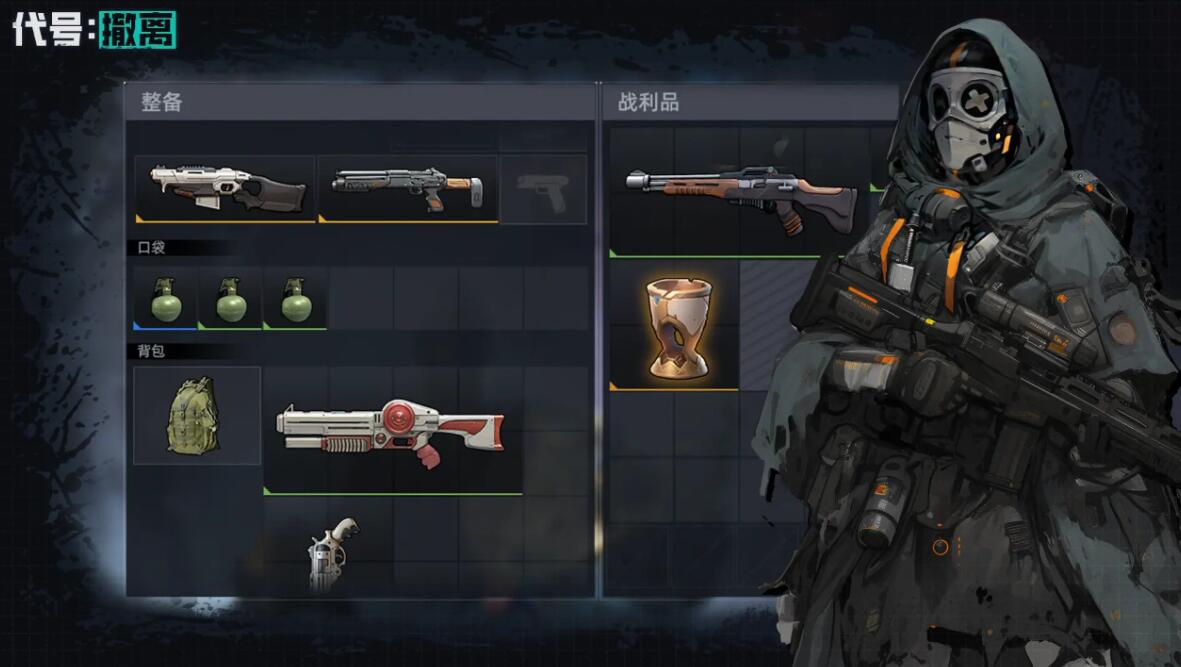Take the long shotgun from the loot panel
Screen dimensions: 1181x667
[740, 194]
